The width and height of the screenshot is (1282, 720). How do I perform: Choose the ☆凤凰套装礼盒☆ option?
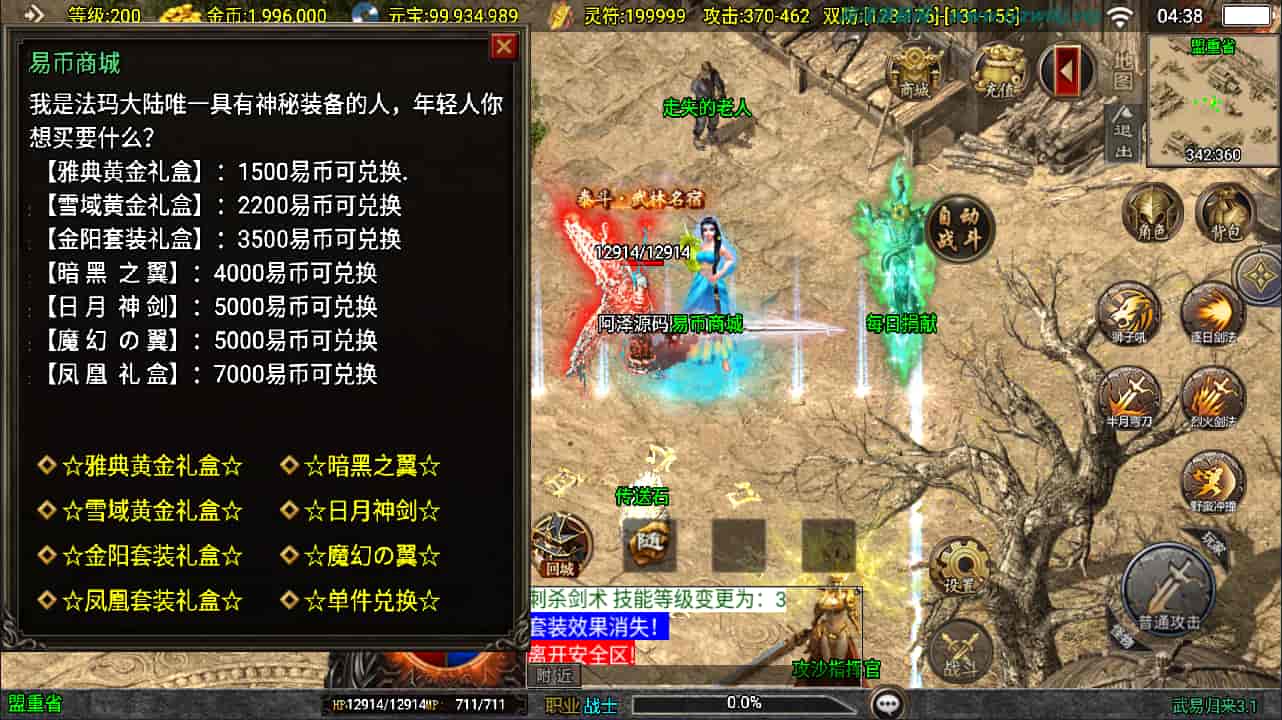coord(152,601)
